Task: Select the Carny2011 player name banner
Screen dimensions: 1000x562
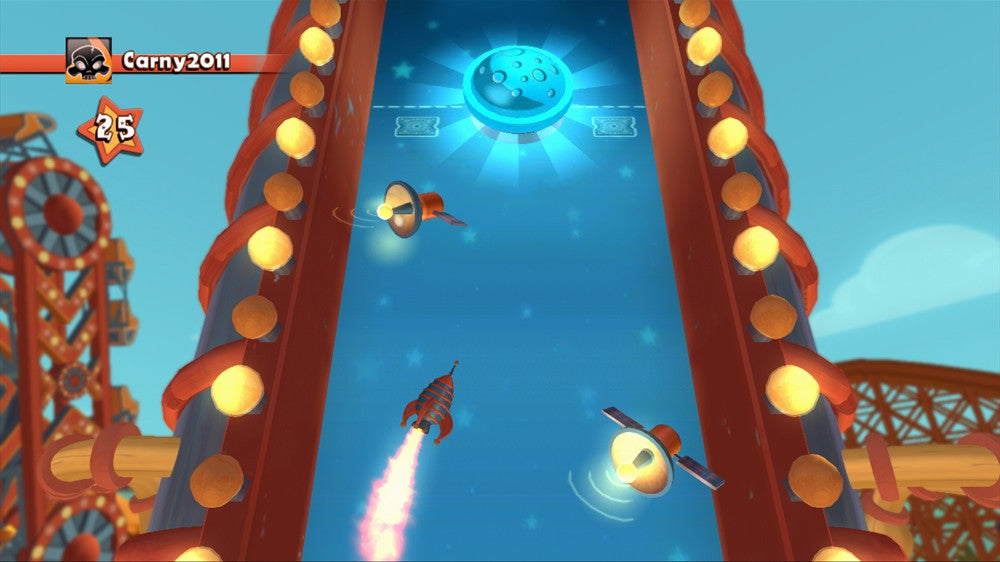Action: pos(176,62)
